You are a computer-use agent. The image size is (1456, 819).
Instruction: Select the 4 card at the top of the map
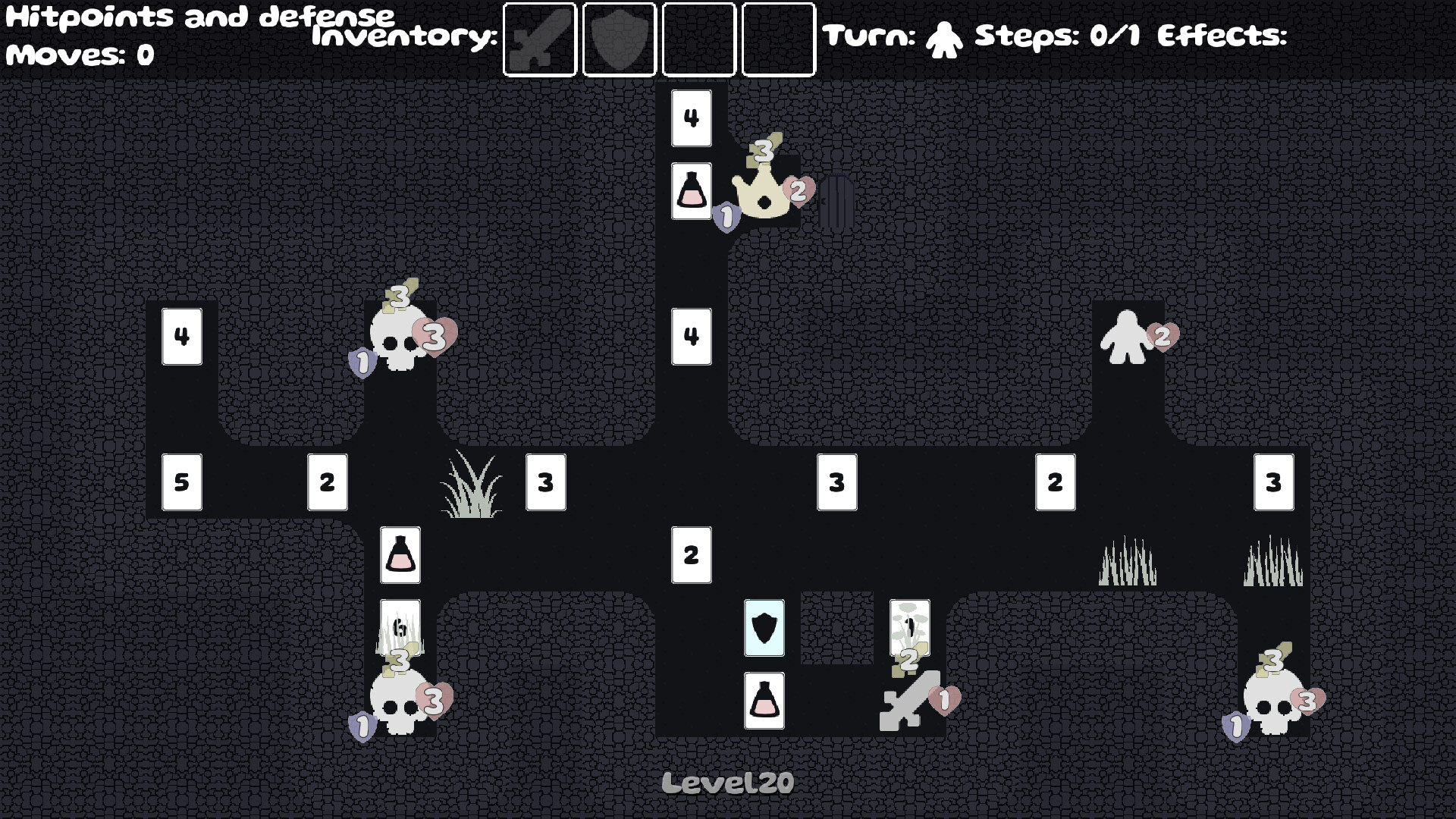point(691,118)
